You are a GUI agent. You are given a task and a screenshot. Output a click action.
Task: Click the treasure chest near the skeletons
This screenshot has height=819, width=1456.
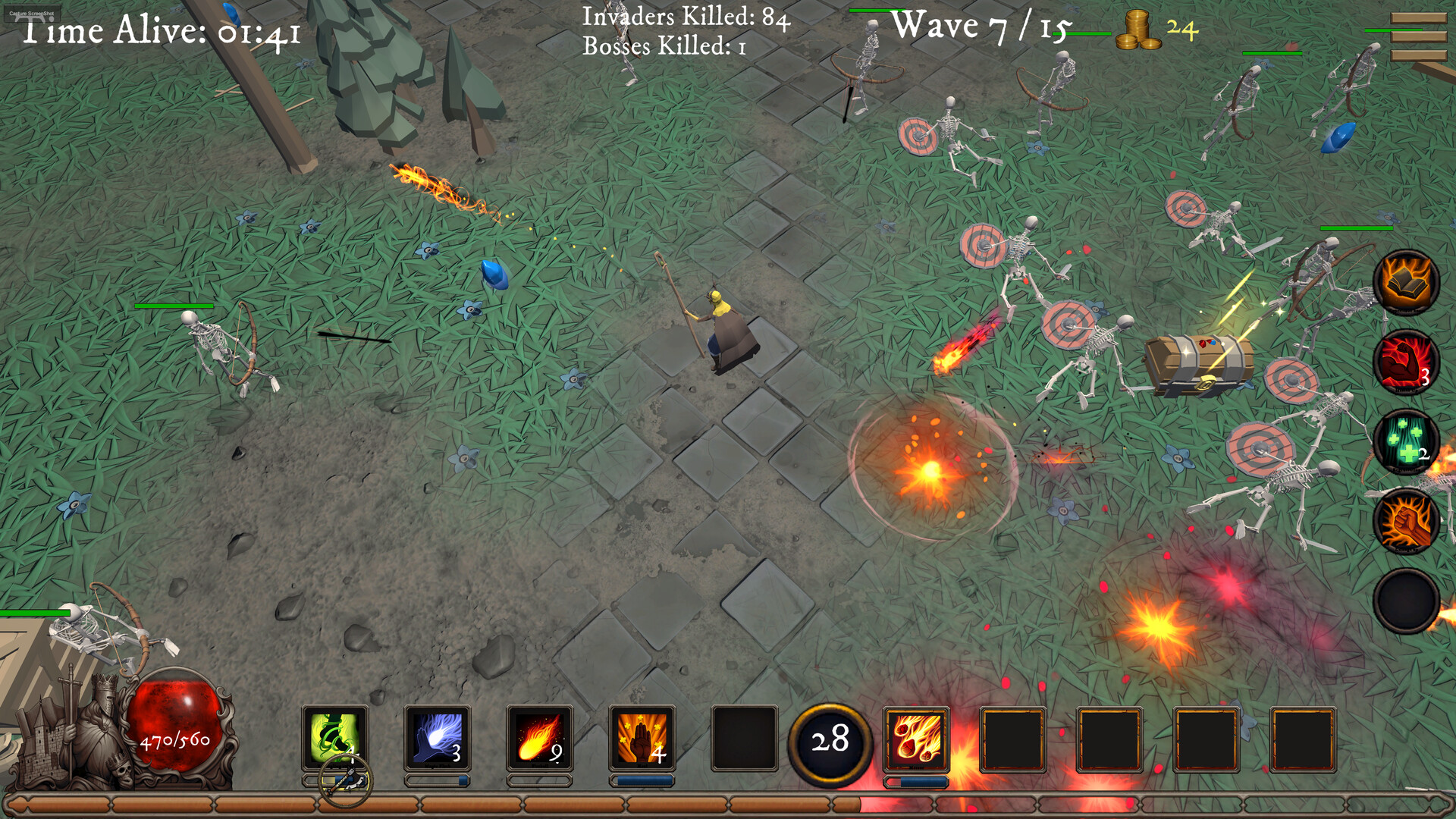(1198, 364)
